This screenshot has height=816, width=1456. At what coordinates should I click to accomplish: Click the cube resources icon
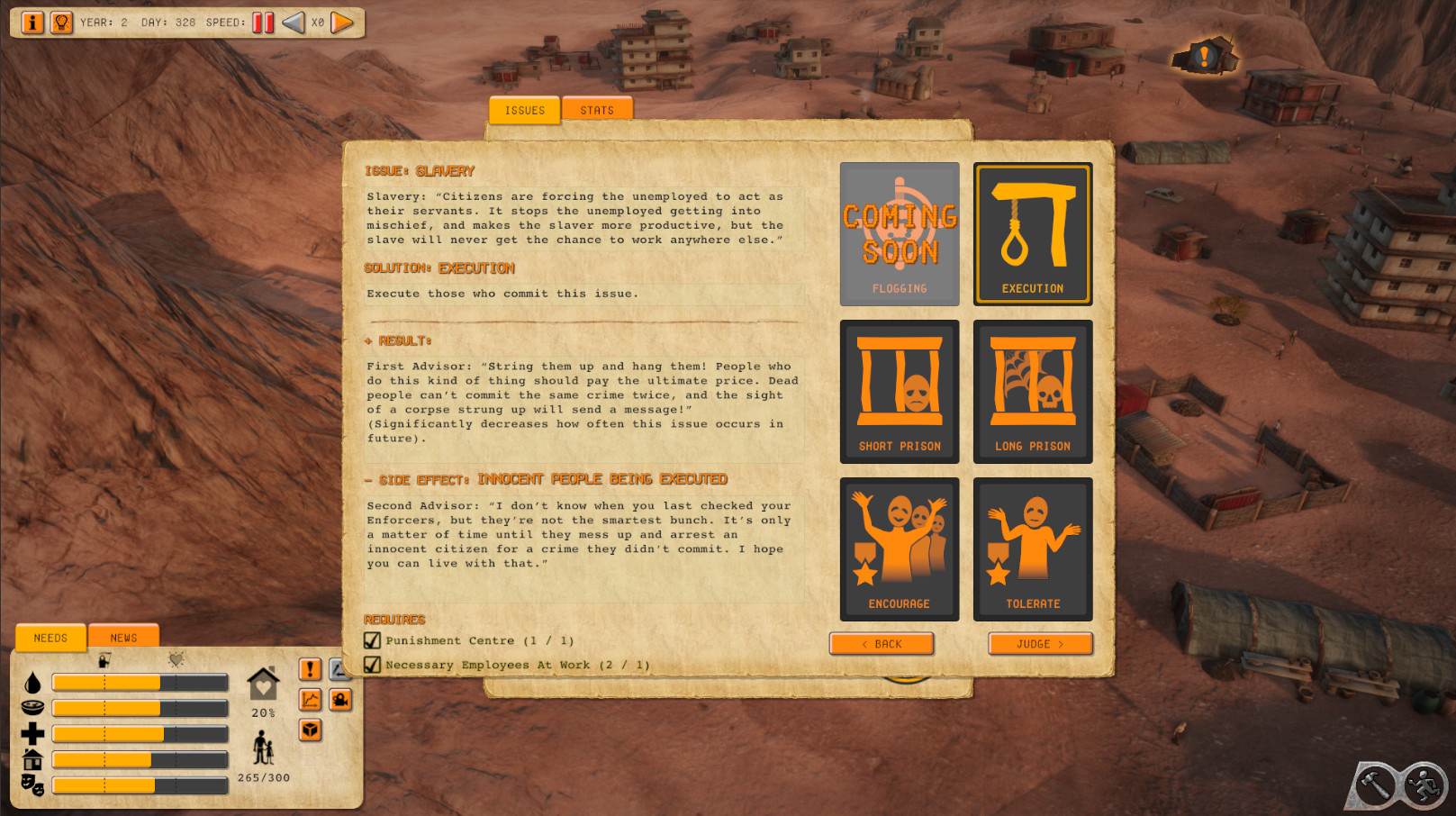point(310,731)
